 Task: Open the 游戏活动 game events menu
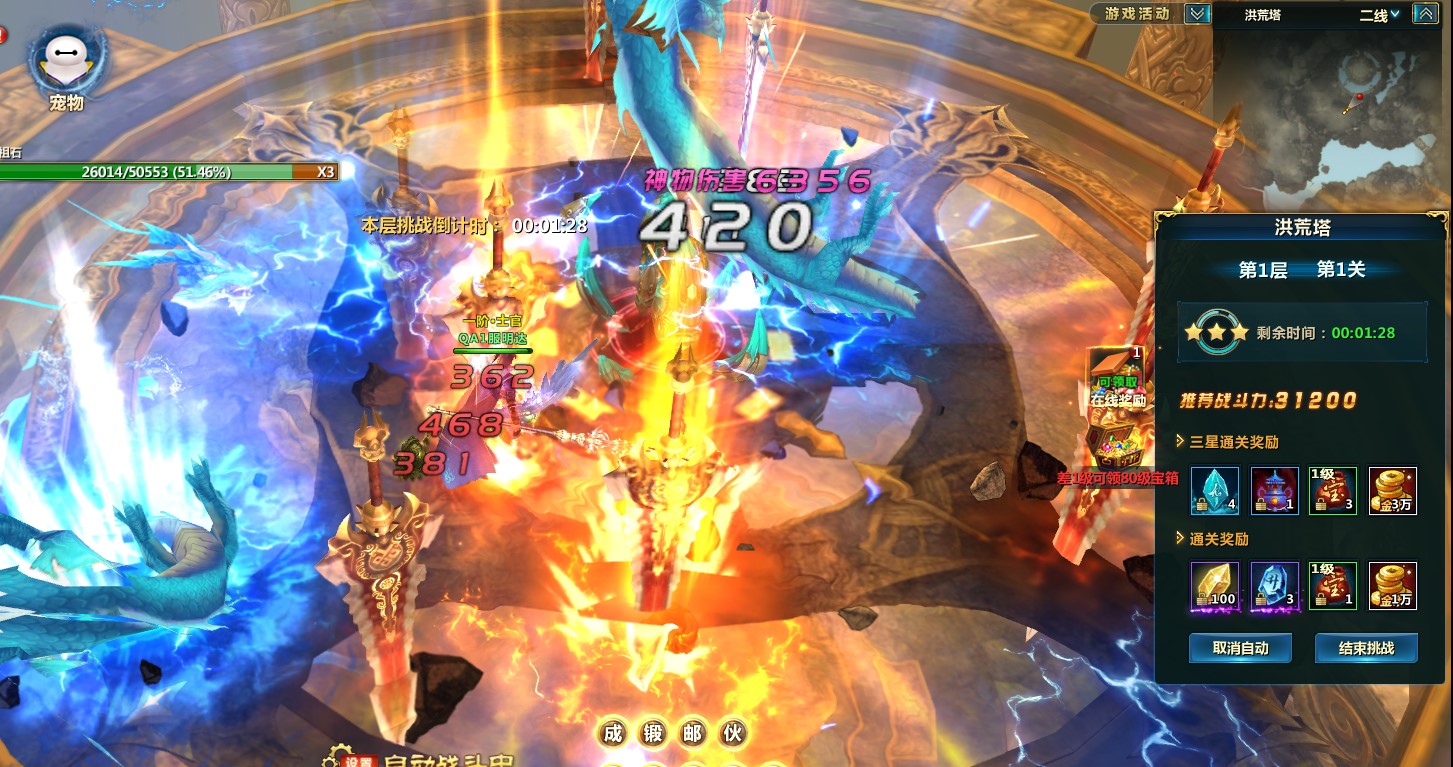click(x=1137, y=14)
